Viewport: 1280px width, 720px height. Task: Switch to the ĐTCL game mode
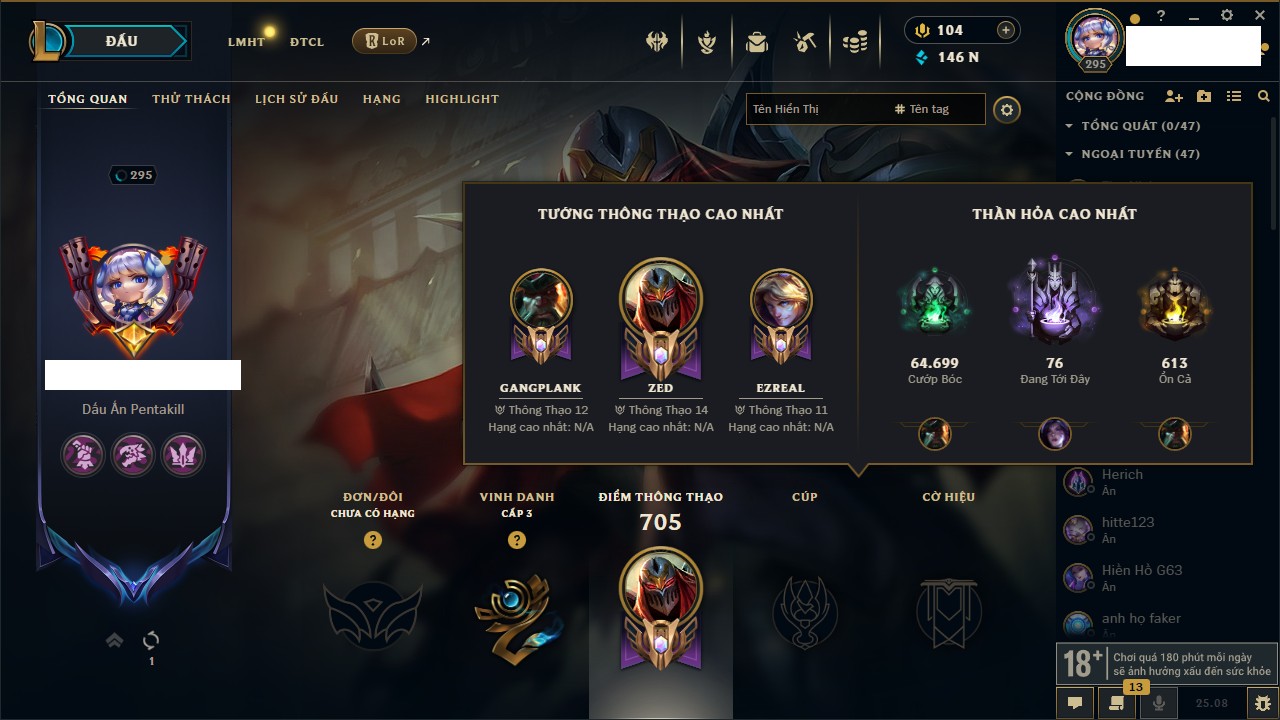307,42
